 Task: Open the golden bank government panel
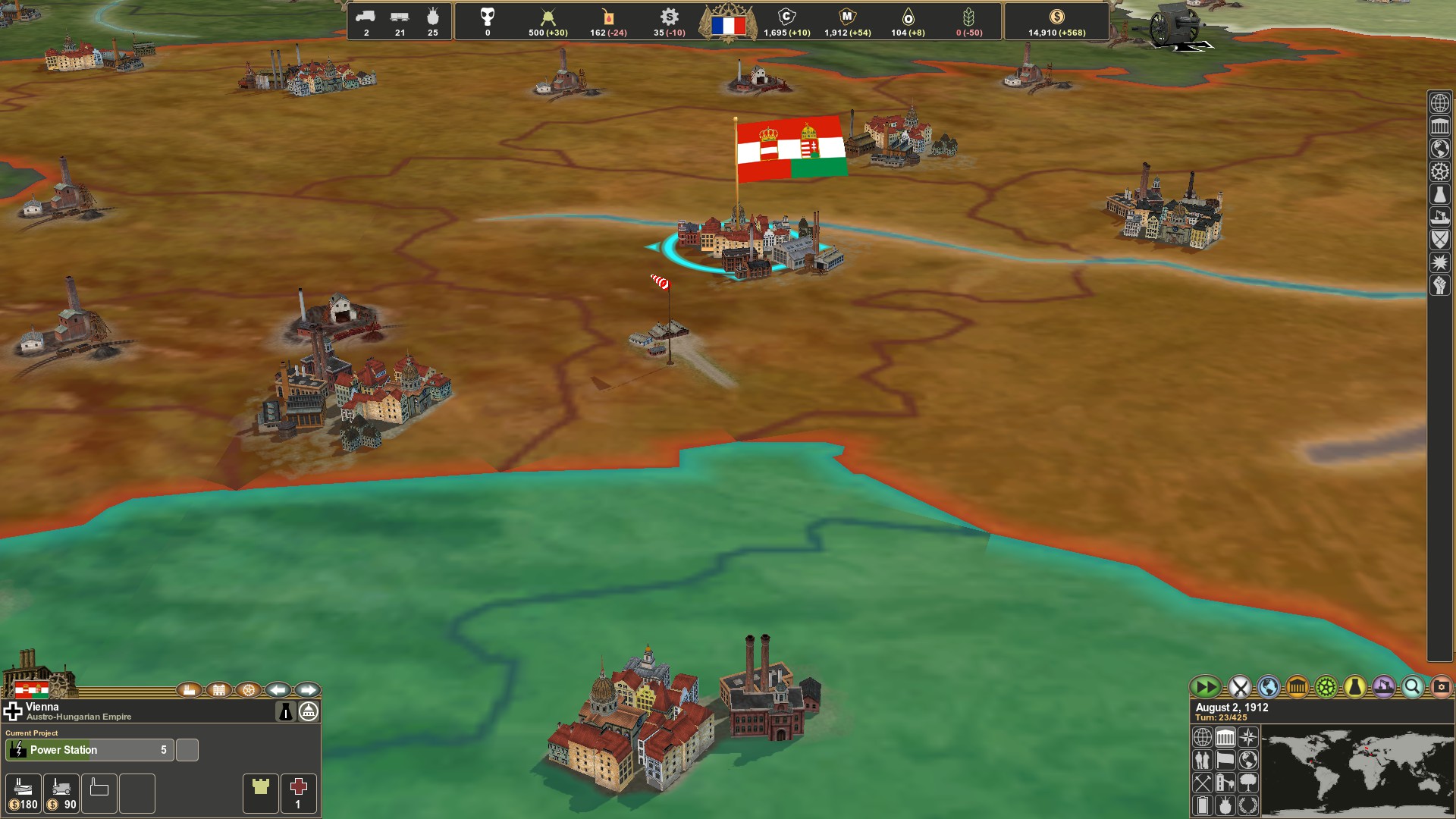pyautogui.click(x=1297, y=687)
